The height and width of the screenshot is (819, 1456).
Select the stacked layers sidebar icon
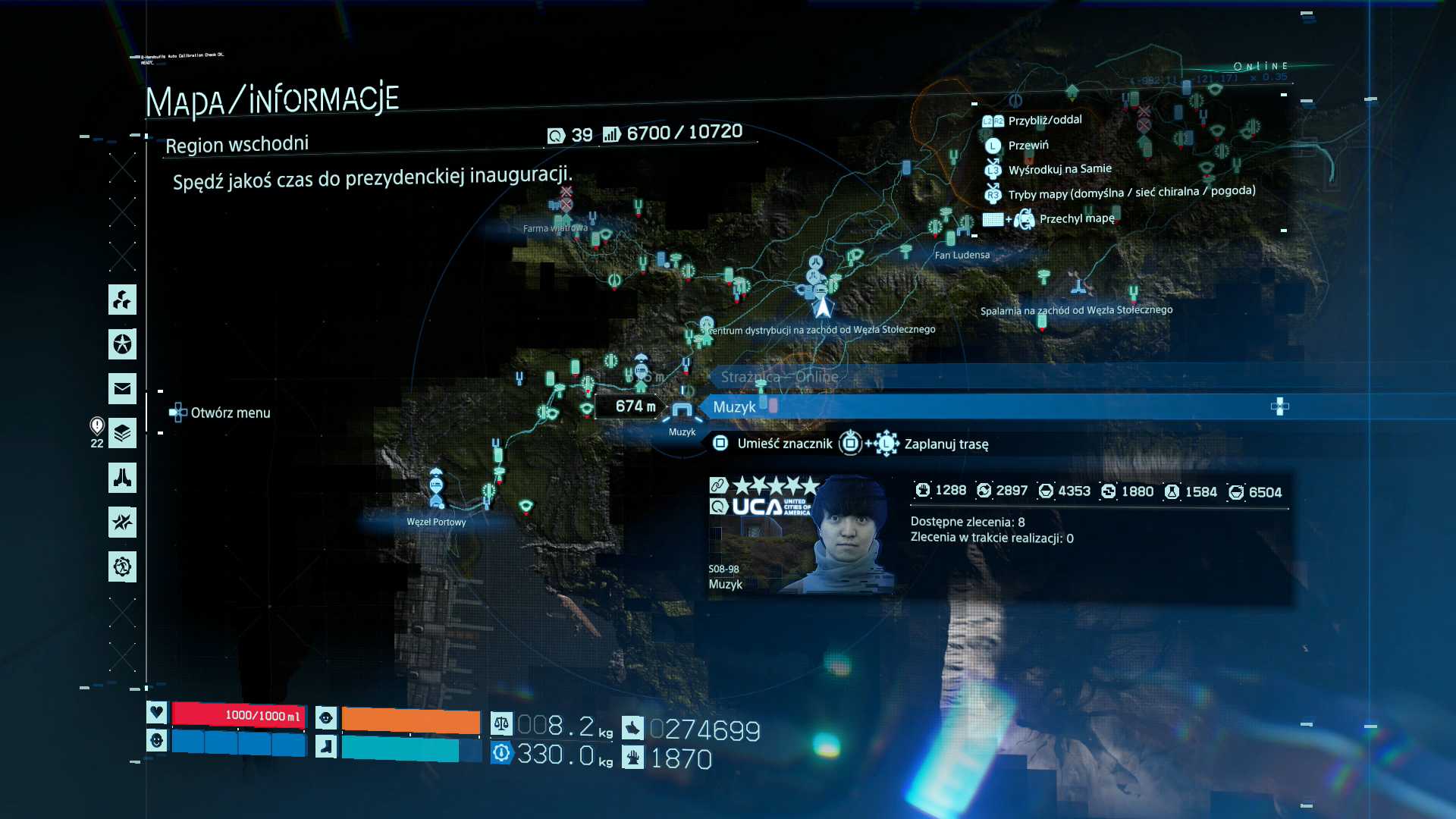pos(122,433)
